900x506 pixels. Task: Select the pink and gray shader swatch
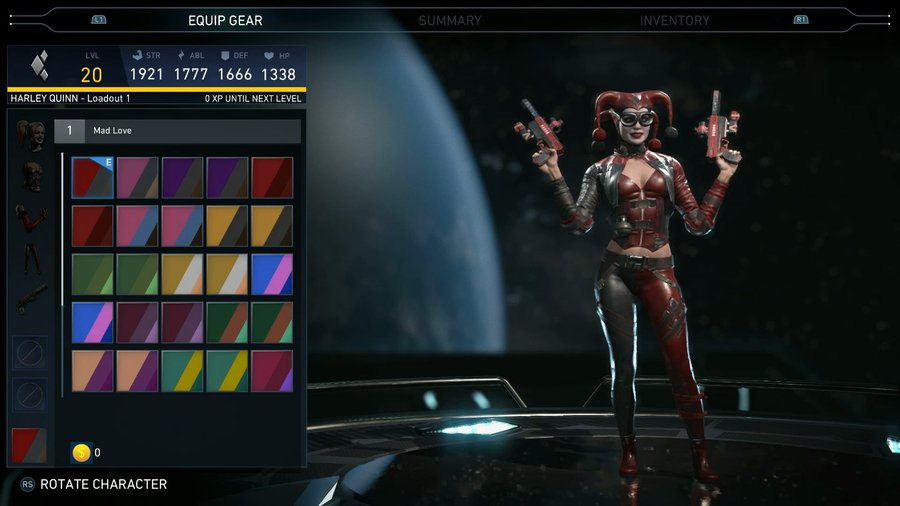coord(137,178)
